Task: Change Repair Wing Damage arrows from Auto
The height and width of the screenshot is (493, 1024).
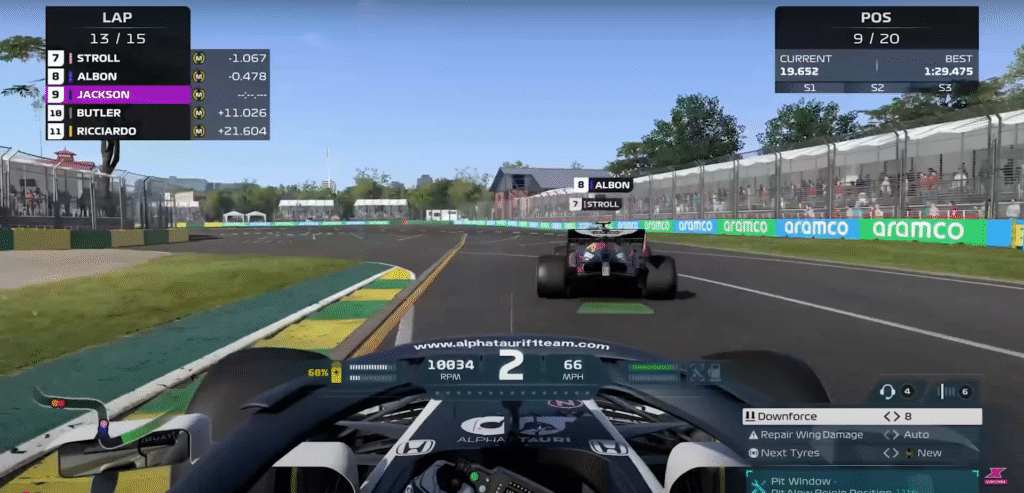Action: pyautogui.click(x=890, y=435)
